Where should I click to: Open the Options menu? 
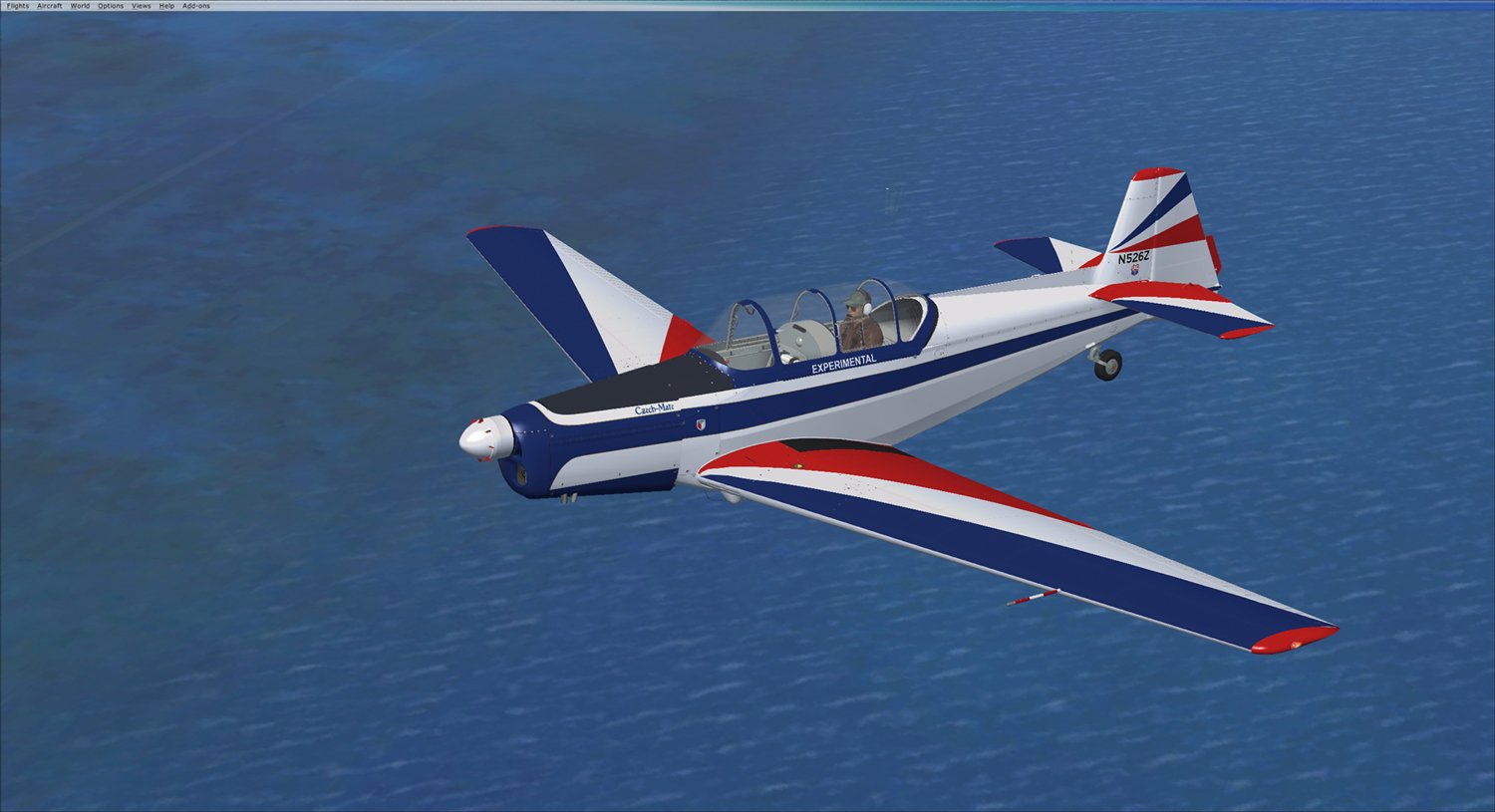click(x=111, y=6)
